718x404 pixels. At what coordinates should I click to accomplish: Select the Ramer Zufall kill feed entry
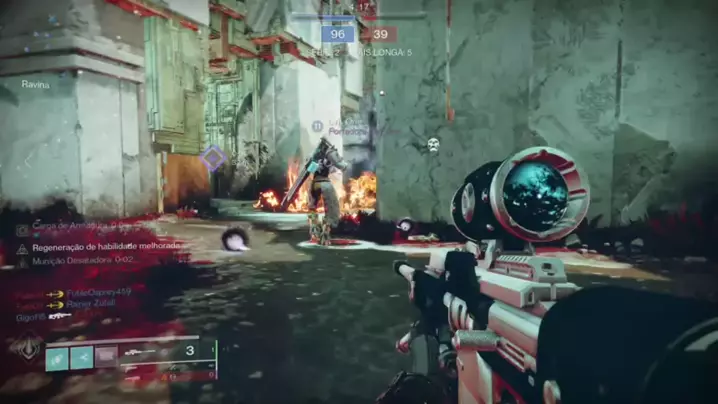(x=90, y=304)
